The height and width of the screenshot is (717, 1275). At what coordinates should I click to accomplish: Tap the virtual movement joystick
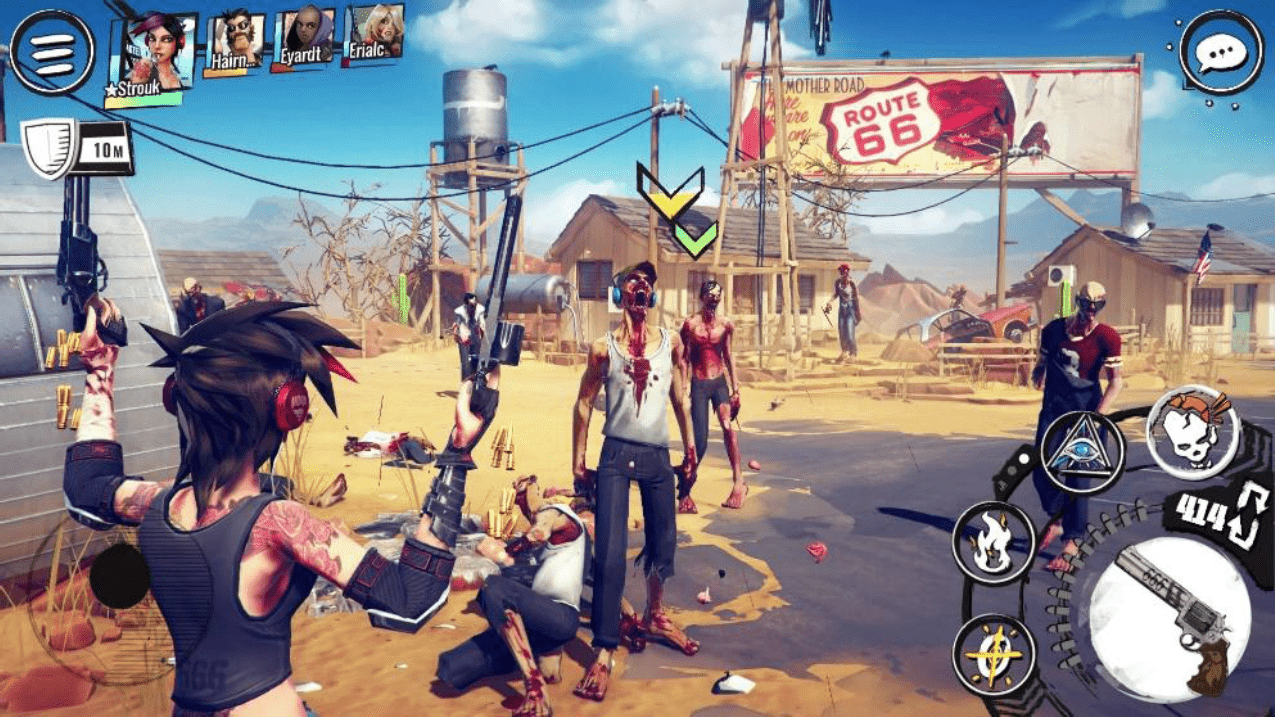coord(119,577)
